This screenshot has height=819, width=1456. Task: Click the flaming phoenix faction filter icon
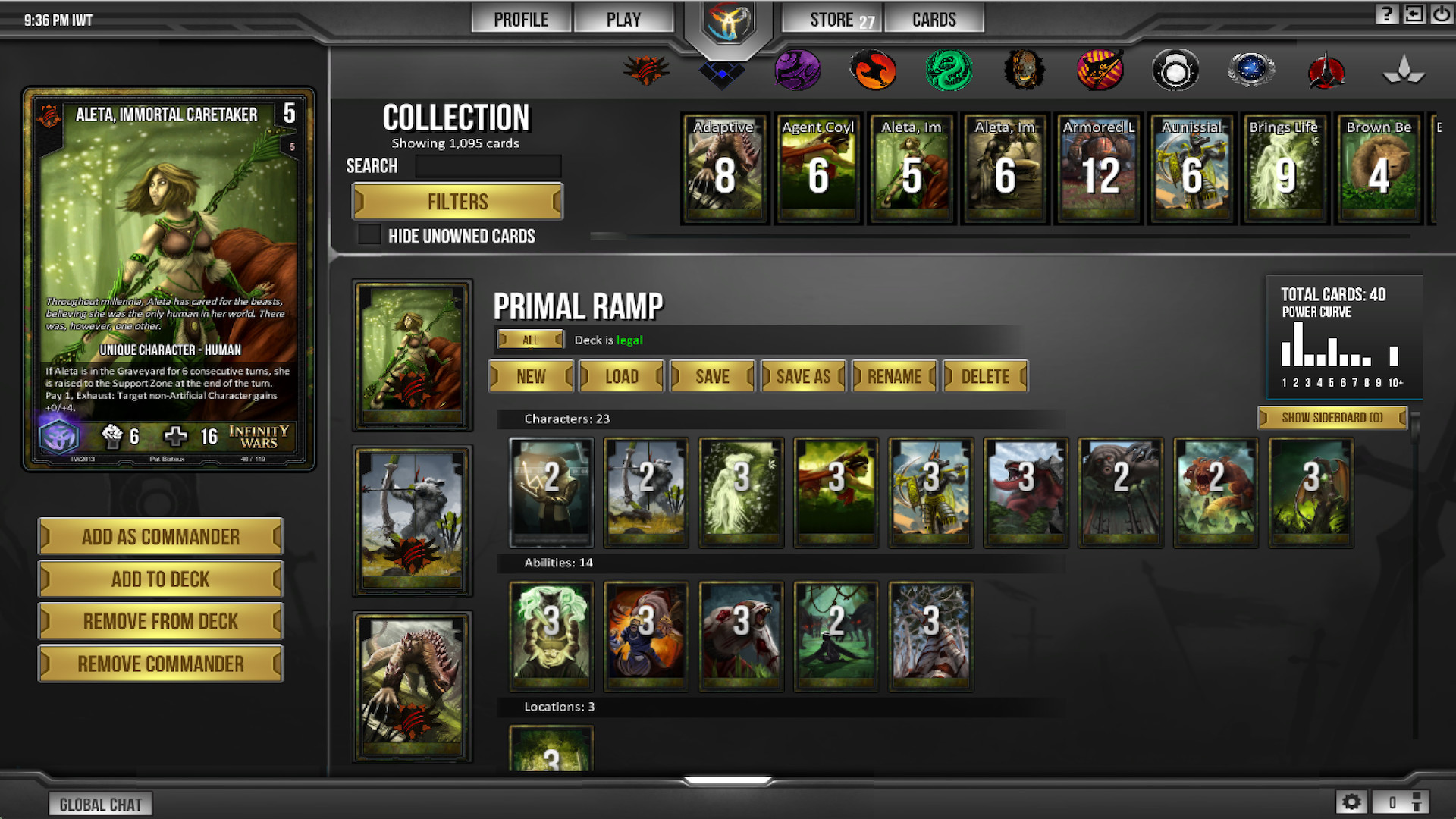874,70
